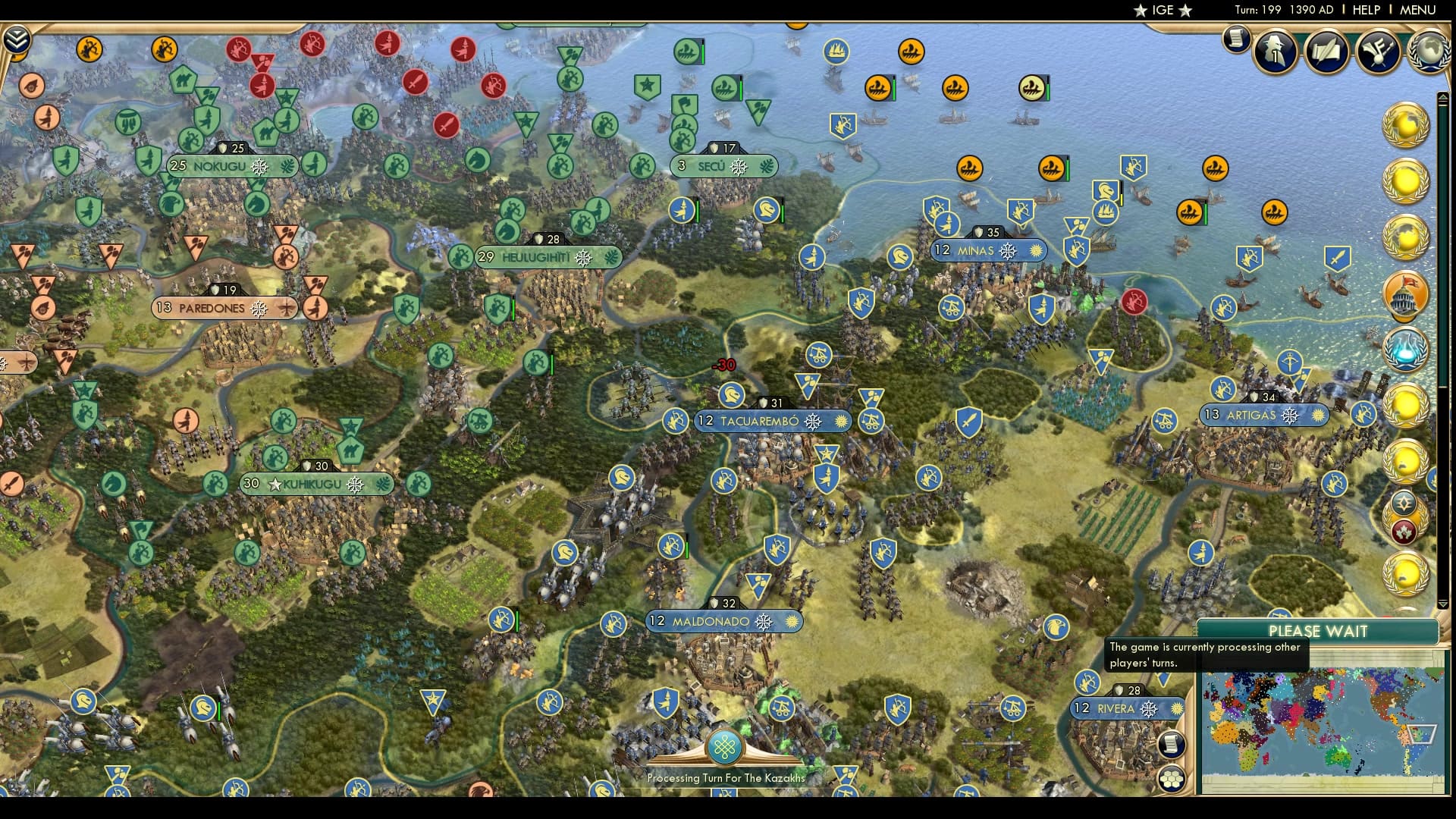Toggle strategic view with the hex icon
This screenshot has height=819, width=1456.
click(1171, 778)
